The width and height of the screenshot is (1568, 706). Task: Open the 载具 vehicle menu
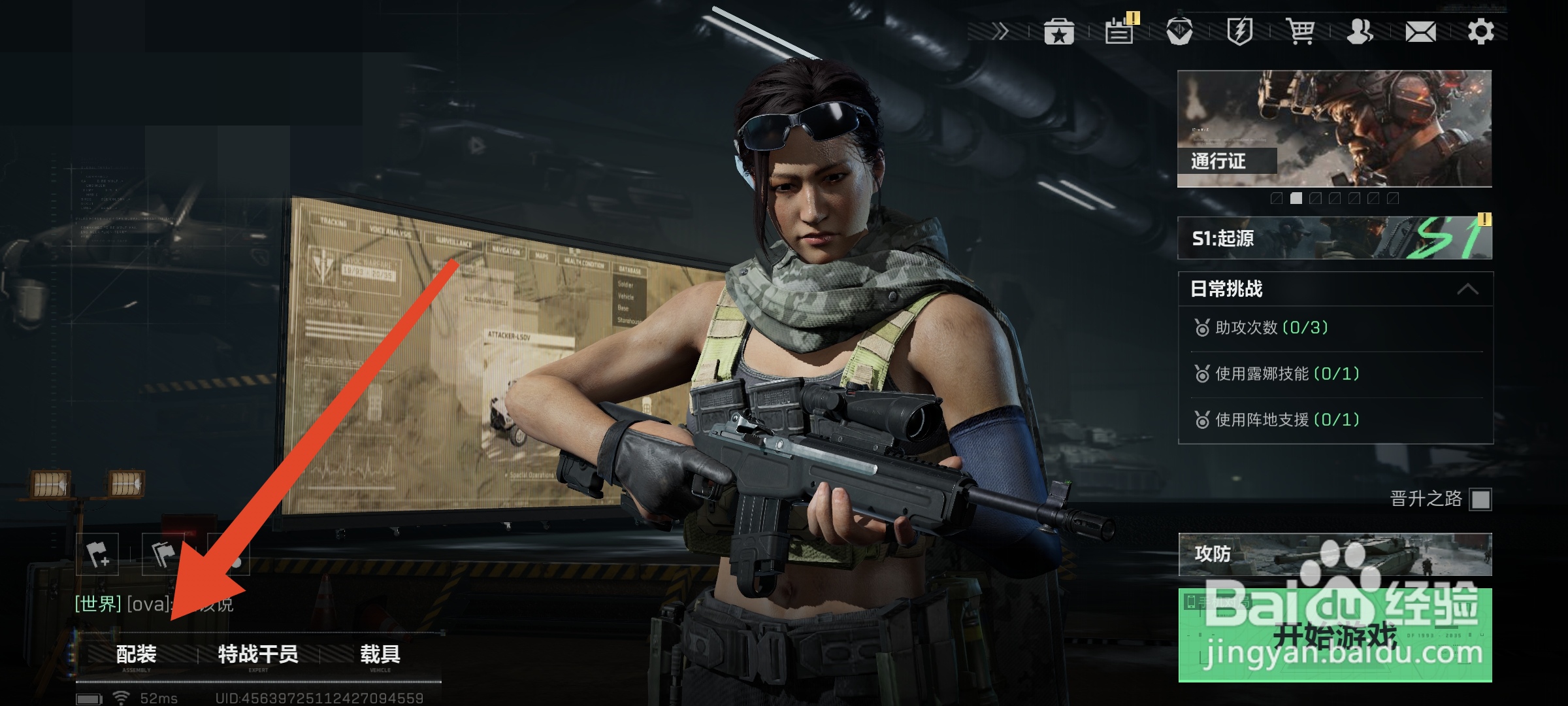pyautogui.click(x=380, y=655)
